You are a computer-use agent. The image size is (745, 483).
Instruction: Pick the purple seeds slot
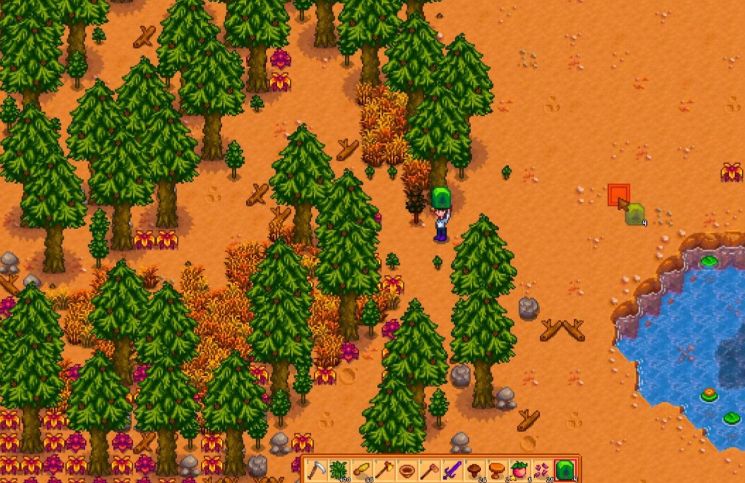pyautogui.click(x=541, y=470)
